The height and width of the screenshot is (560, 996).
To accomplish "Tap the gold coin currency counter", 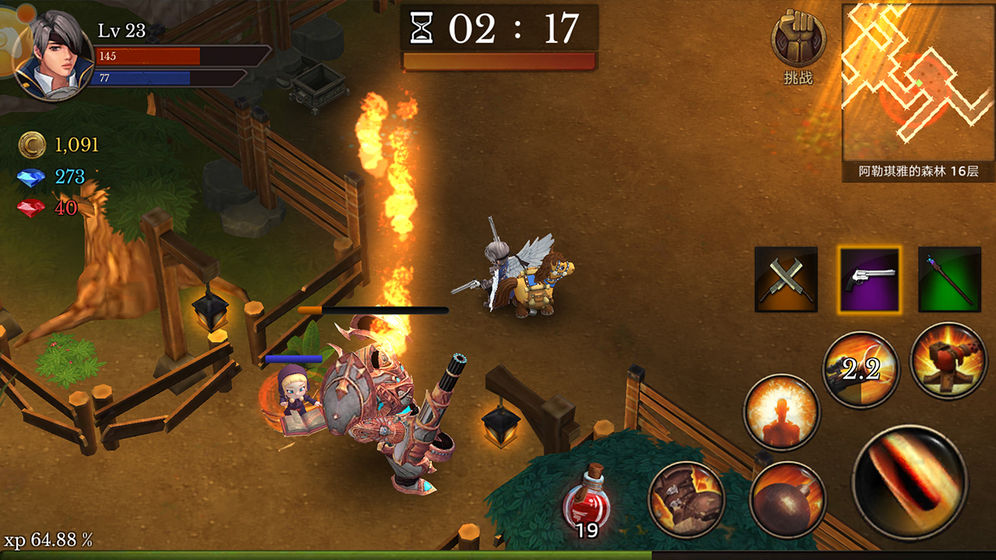I will pos(60,146).
